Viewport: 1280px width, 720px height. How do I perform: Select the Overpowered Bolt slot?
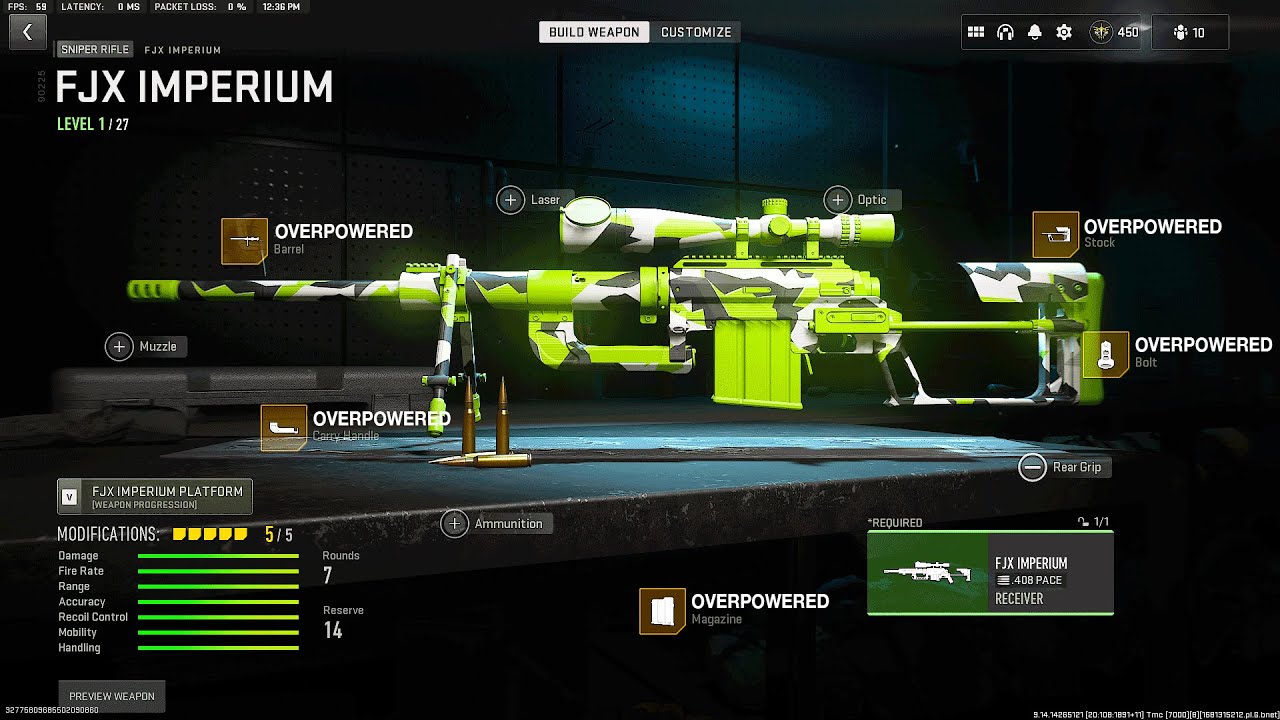[1105, 354]
